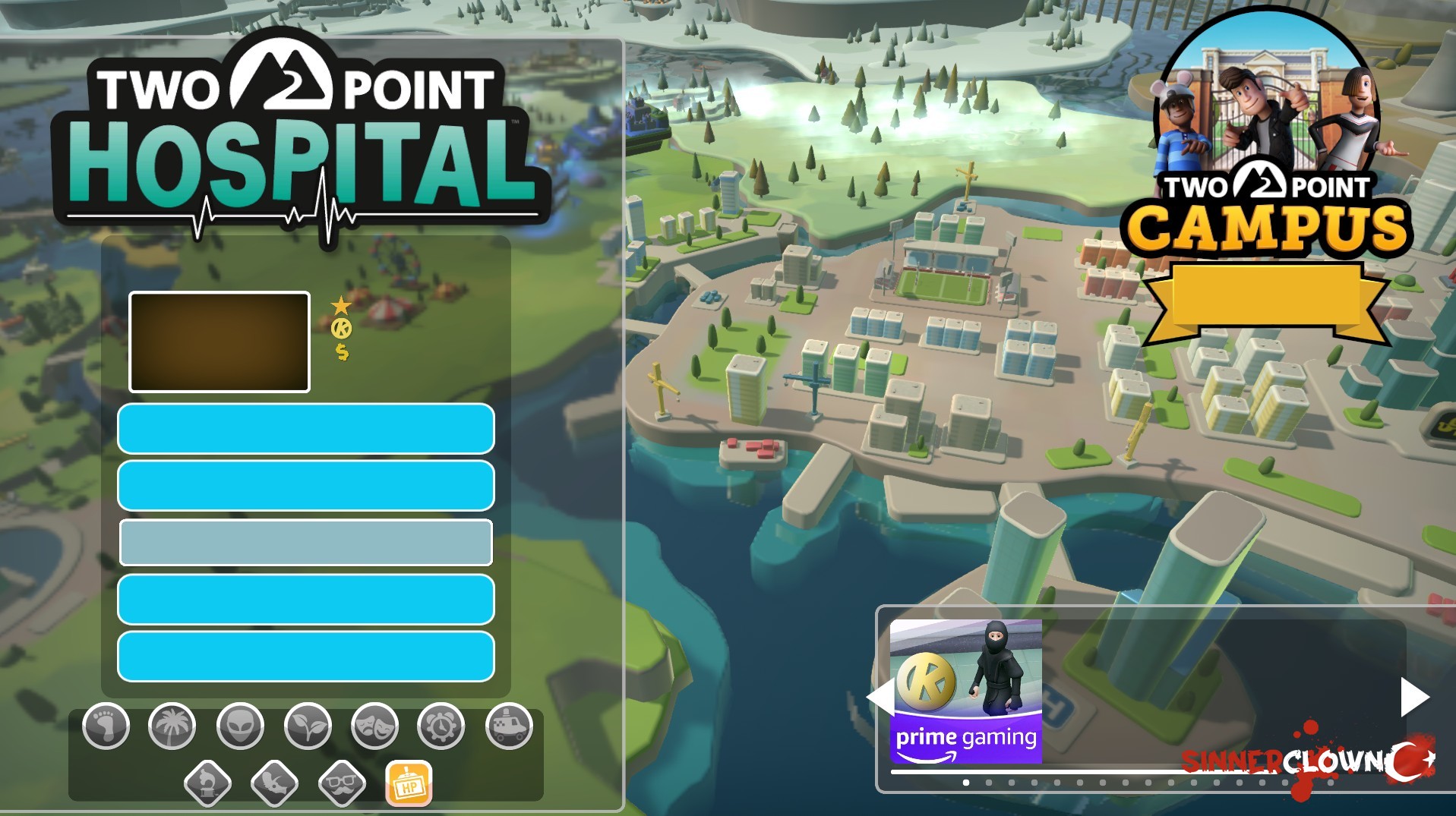Open the orange HP pass icon

point(409,783)
